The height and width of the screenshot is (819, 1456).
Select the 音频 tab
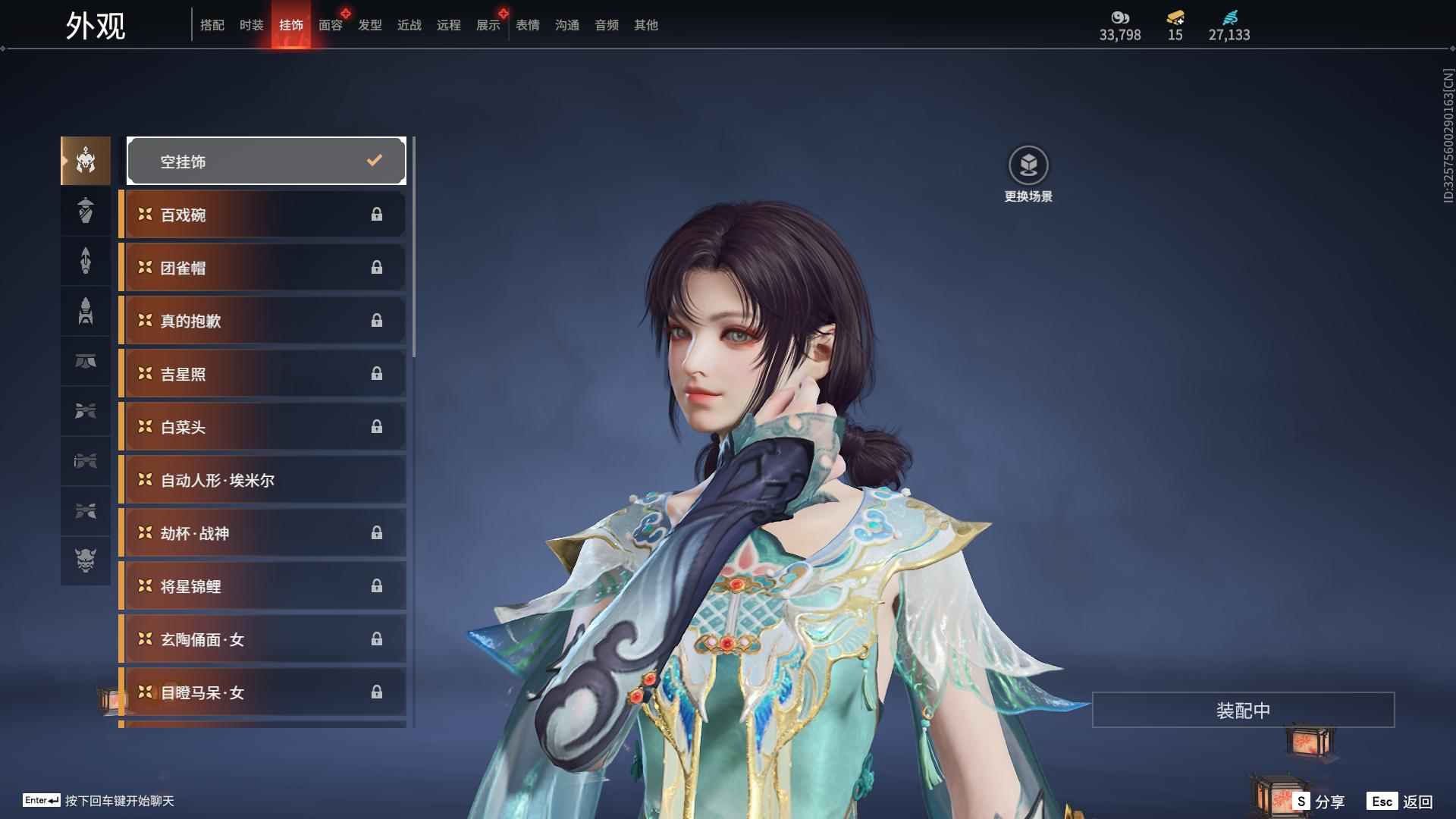point(607,25)
